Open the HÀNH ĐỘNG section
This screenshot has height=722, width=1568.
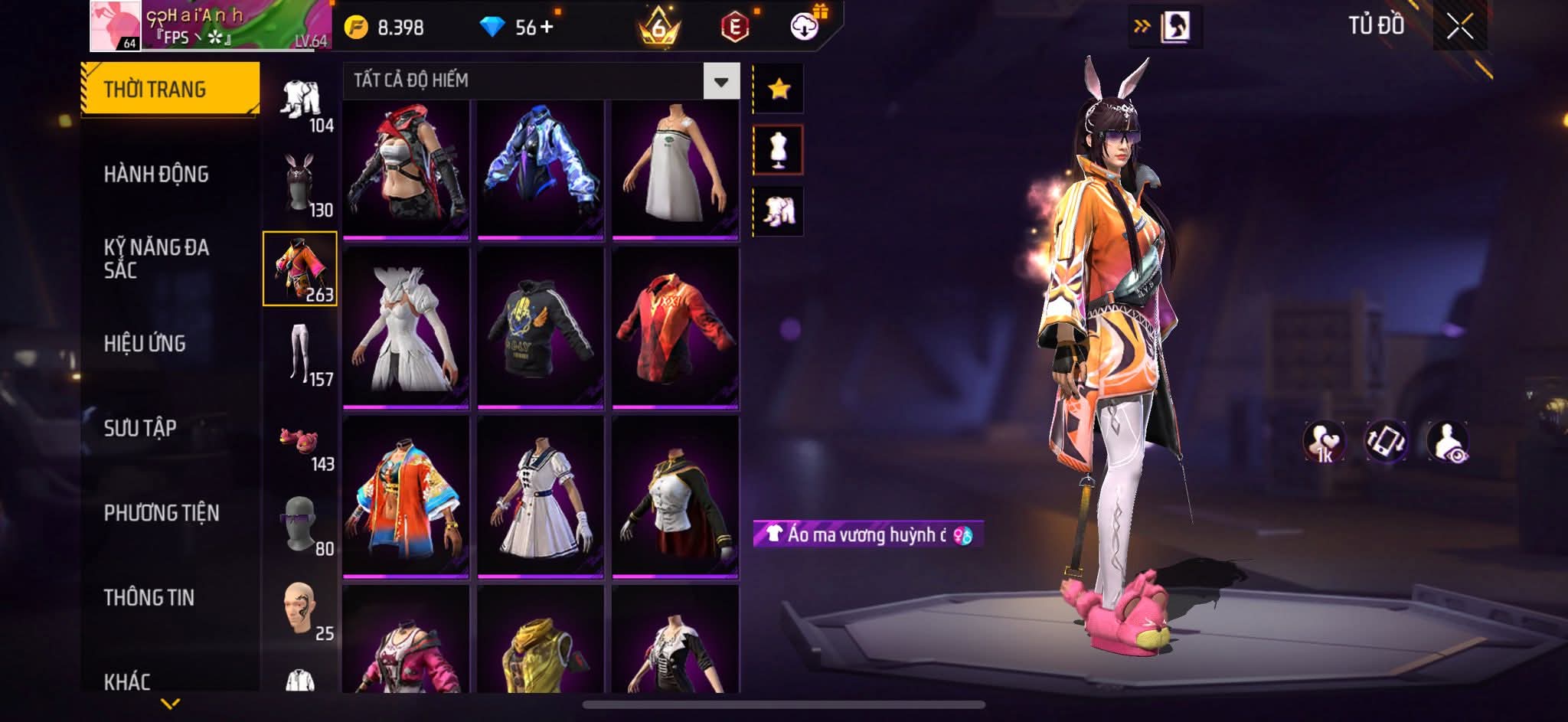coord(156,175)
